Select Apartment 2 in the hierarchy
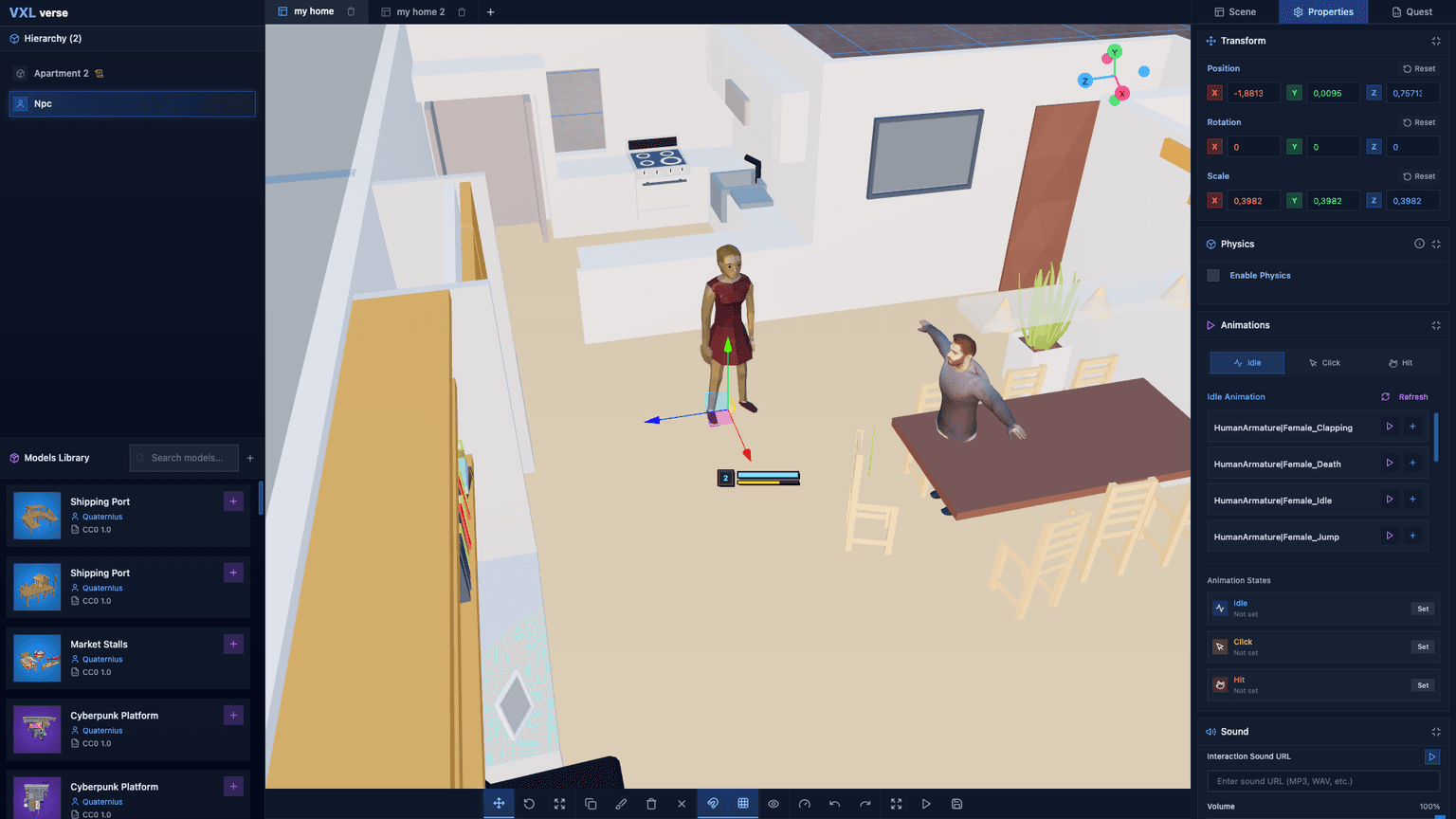The image size is (1456, 819). (x=62, y=73)
